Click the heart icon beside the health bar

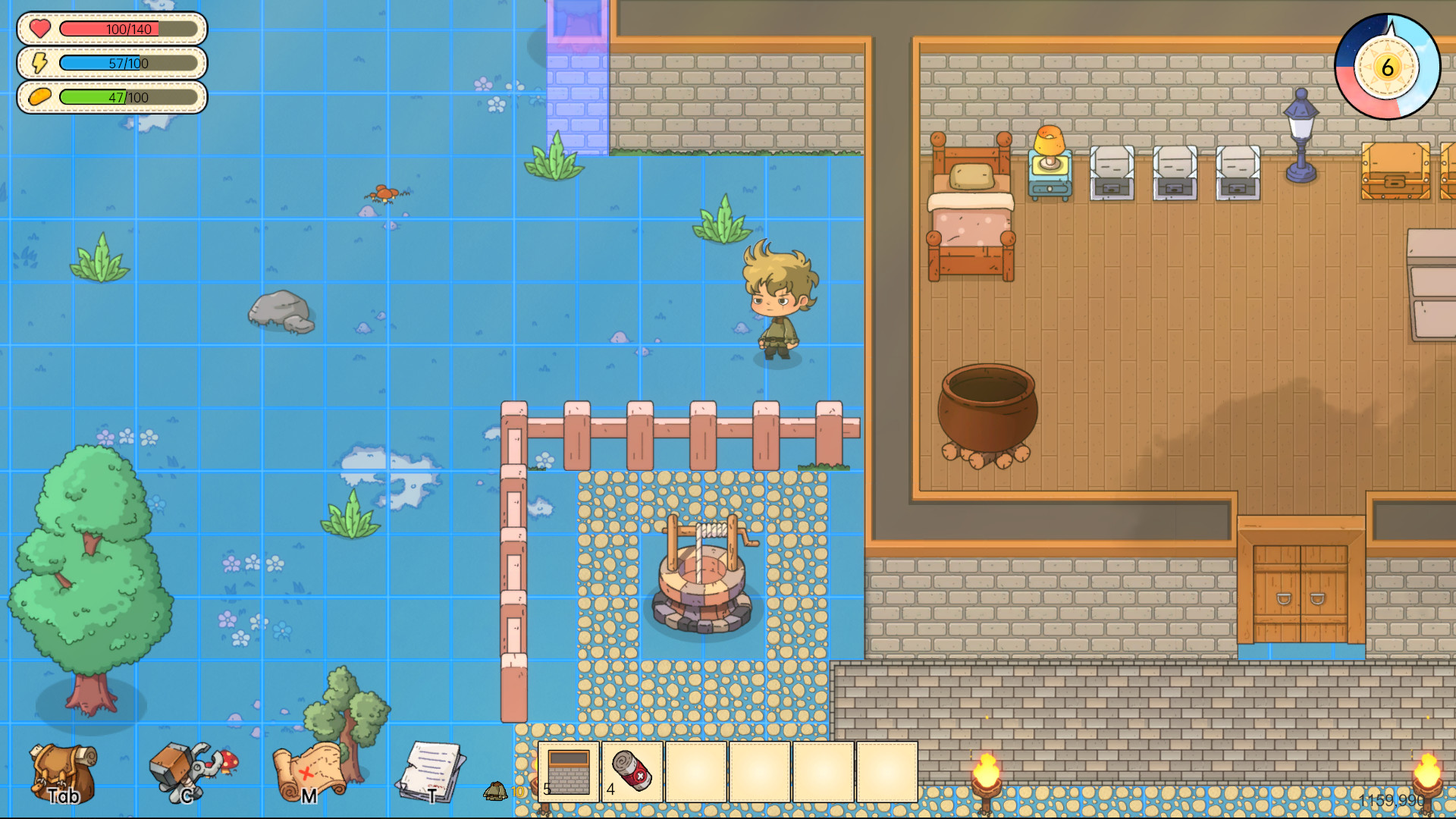coord(39,29)
